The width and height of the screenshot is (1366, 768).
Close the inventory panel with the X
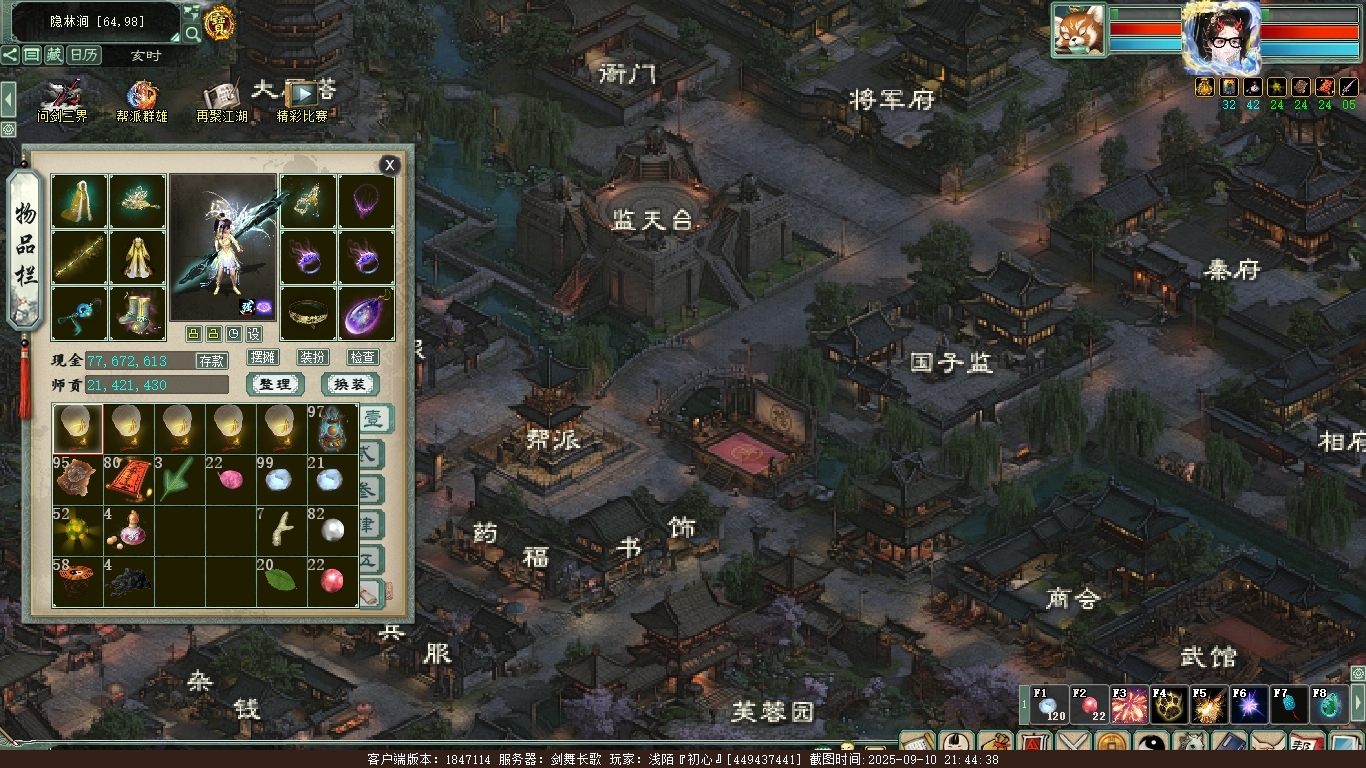390,165
